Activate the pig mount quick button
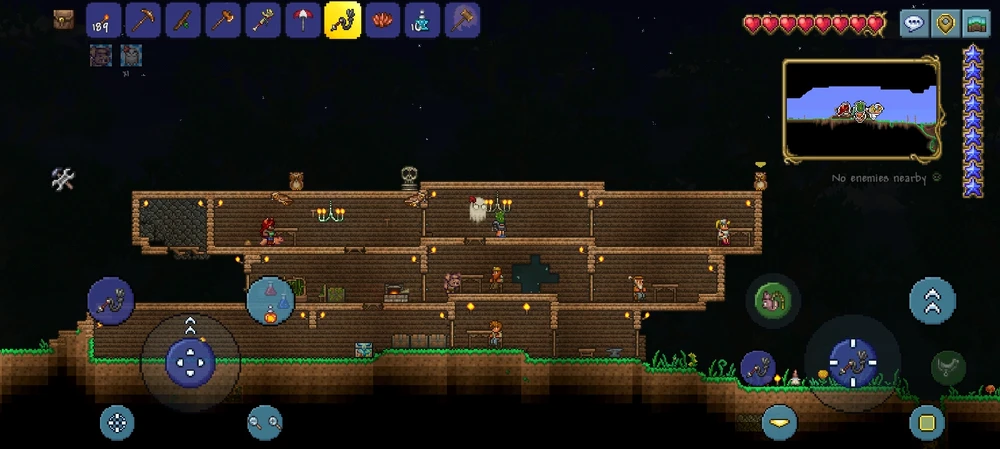The width and height of the screenshot is (1000, 449). pos(773,299)
